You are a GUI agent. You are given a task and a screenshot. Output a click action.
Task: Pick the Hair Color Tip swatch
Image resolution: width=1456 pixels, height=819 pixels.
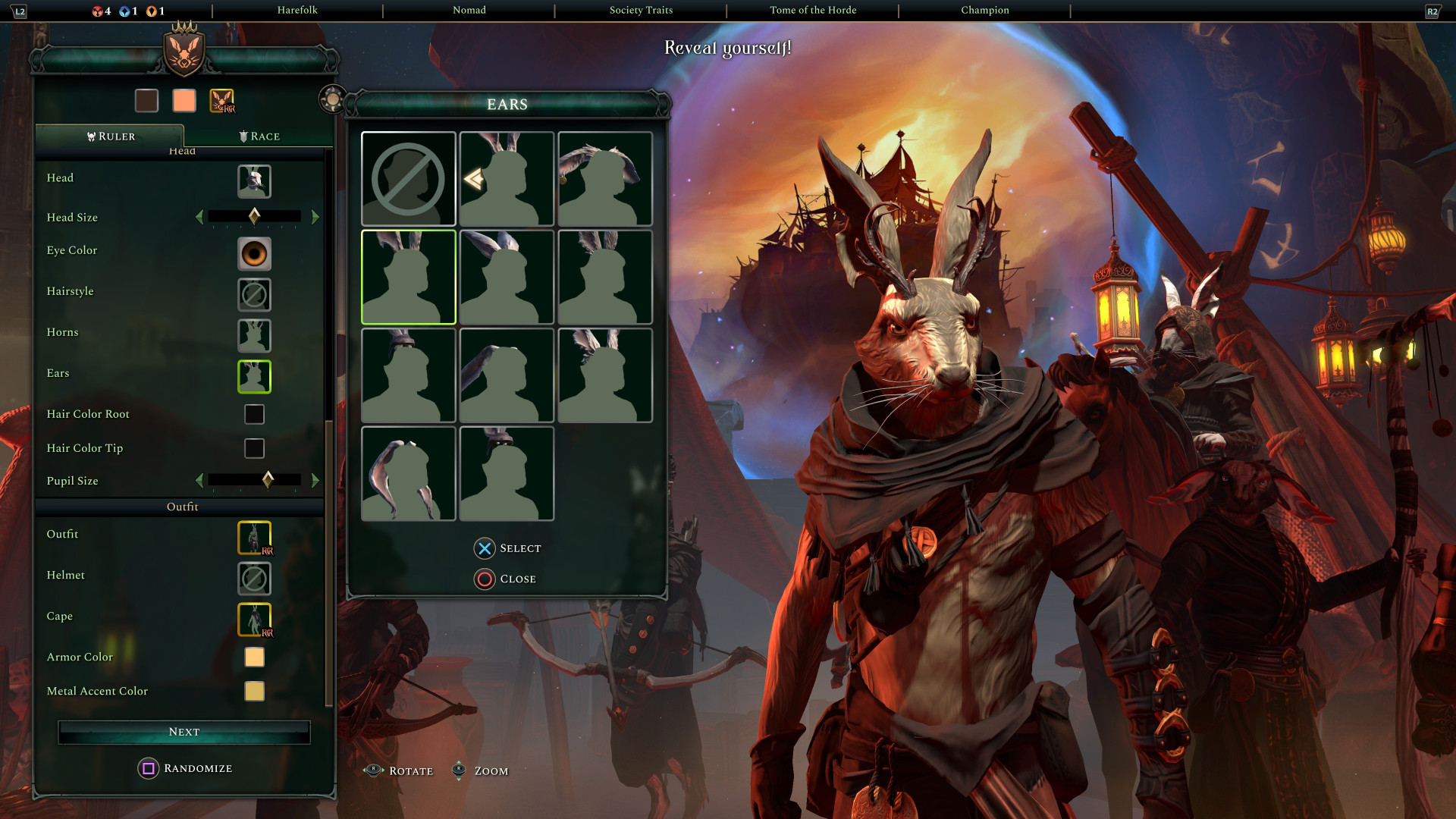click(x=254, y=448)
